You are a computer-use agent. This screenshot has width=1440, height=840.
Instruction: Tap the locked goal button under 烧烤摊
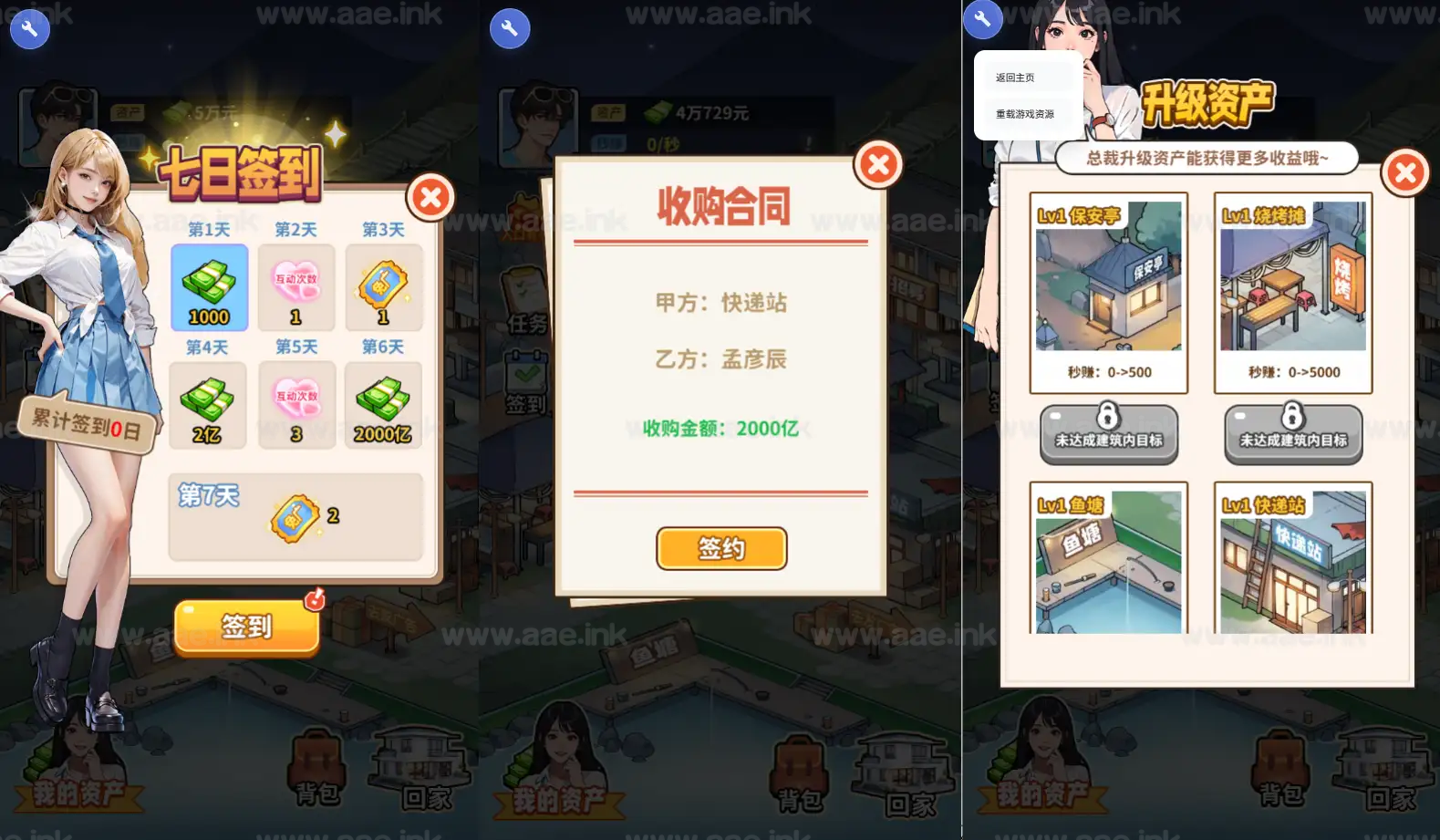tap(1292, 435)
